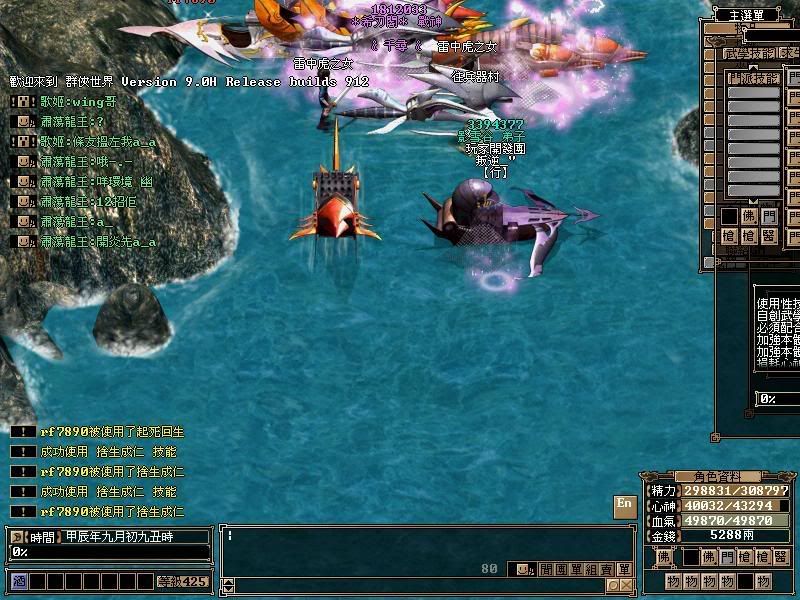
Task: Select the 閒 casual chat channel
Action: tap(545, 569)
